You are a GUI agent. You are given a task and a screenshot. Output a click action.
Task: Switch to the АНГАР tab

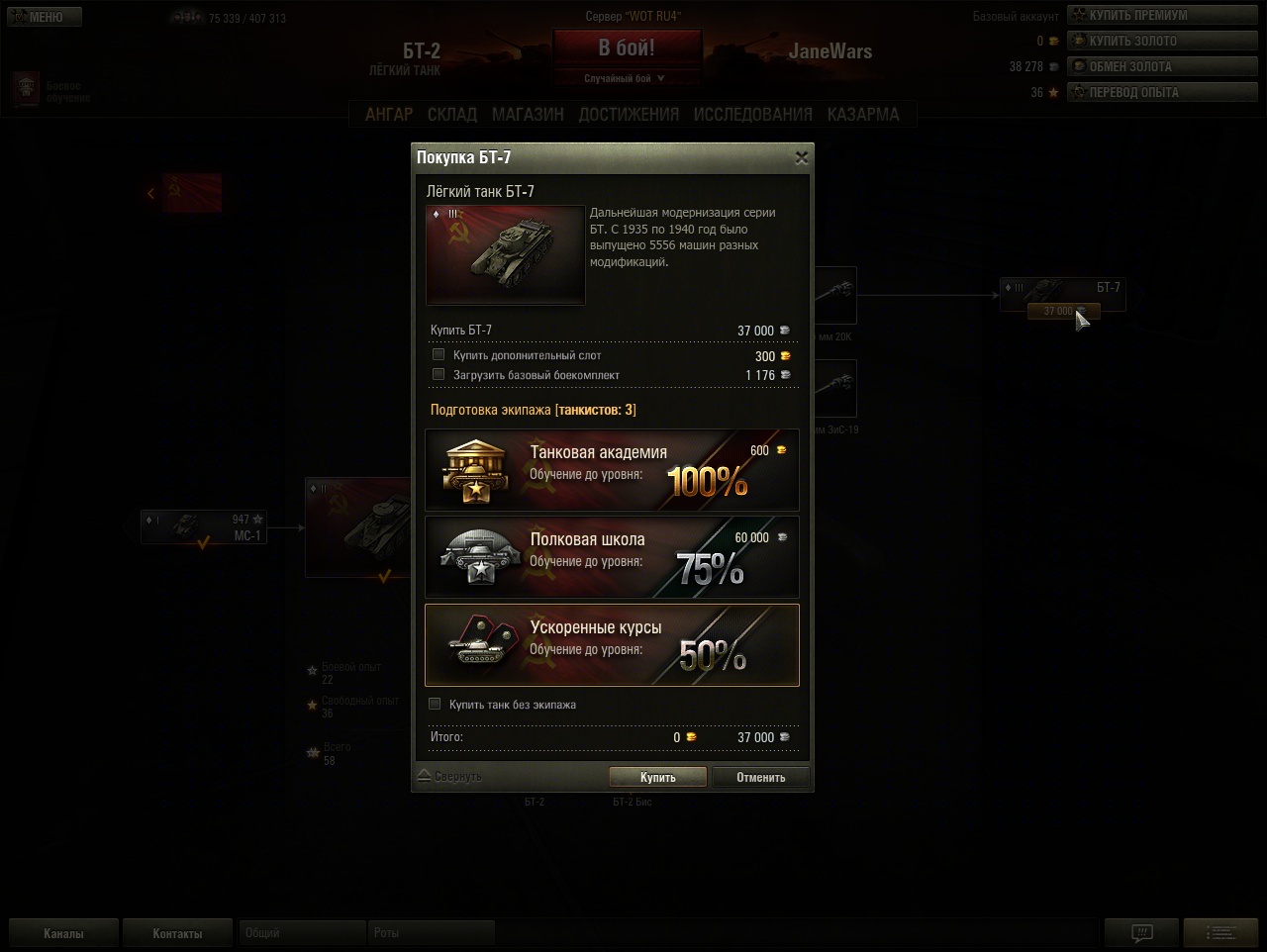(389, 115)
